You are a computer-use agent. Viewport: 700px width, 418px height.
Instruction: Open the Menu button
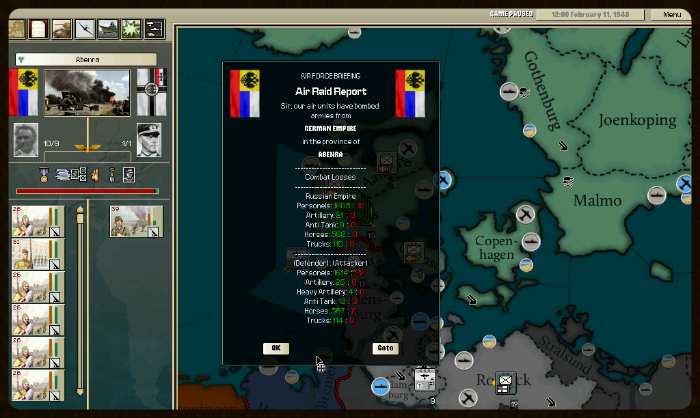coord(666,15)
